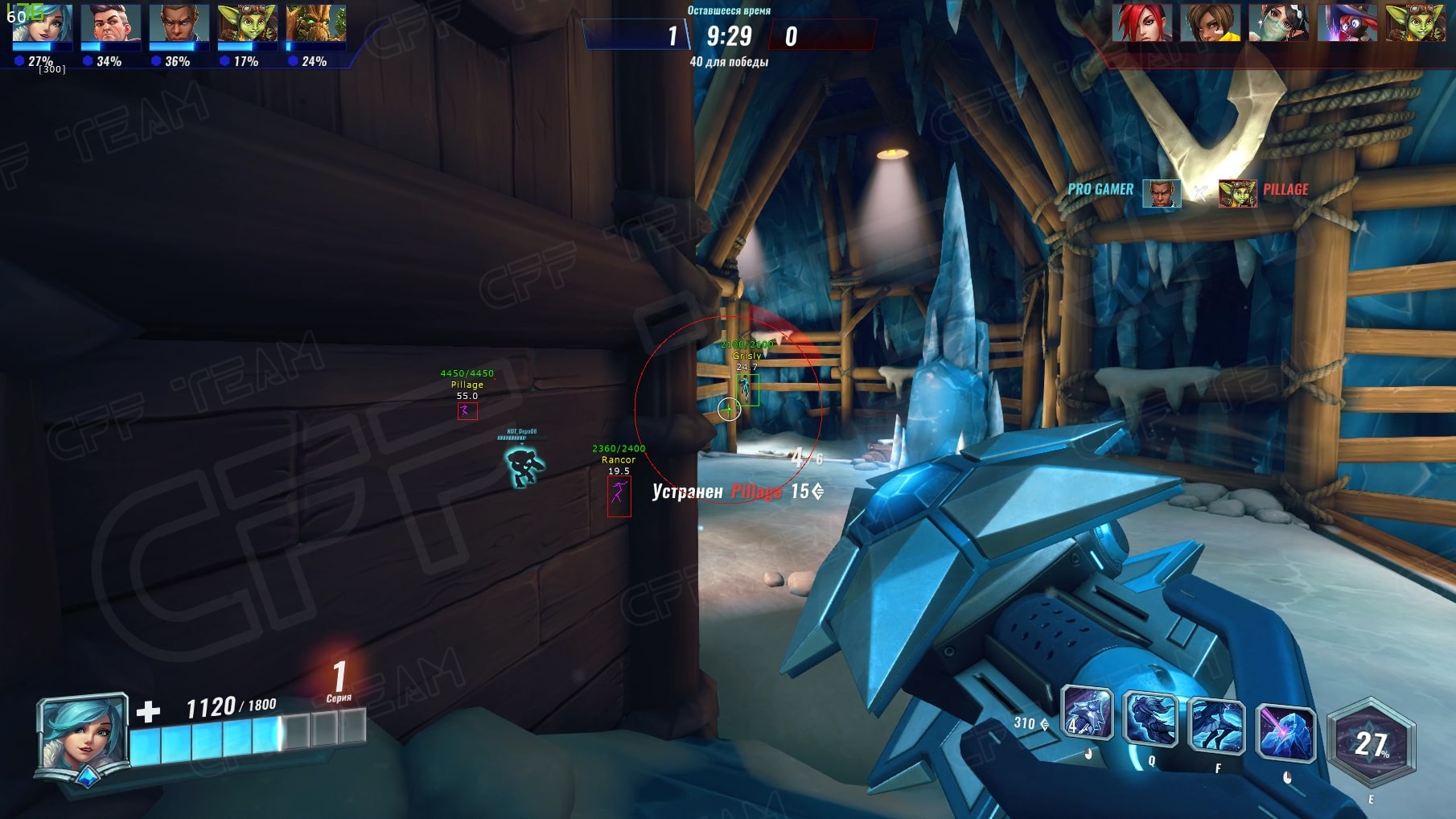Choose the ally portrait showing 36% ultimate charge

click(x=179, y=23)
